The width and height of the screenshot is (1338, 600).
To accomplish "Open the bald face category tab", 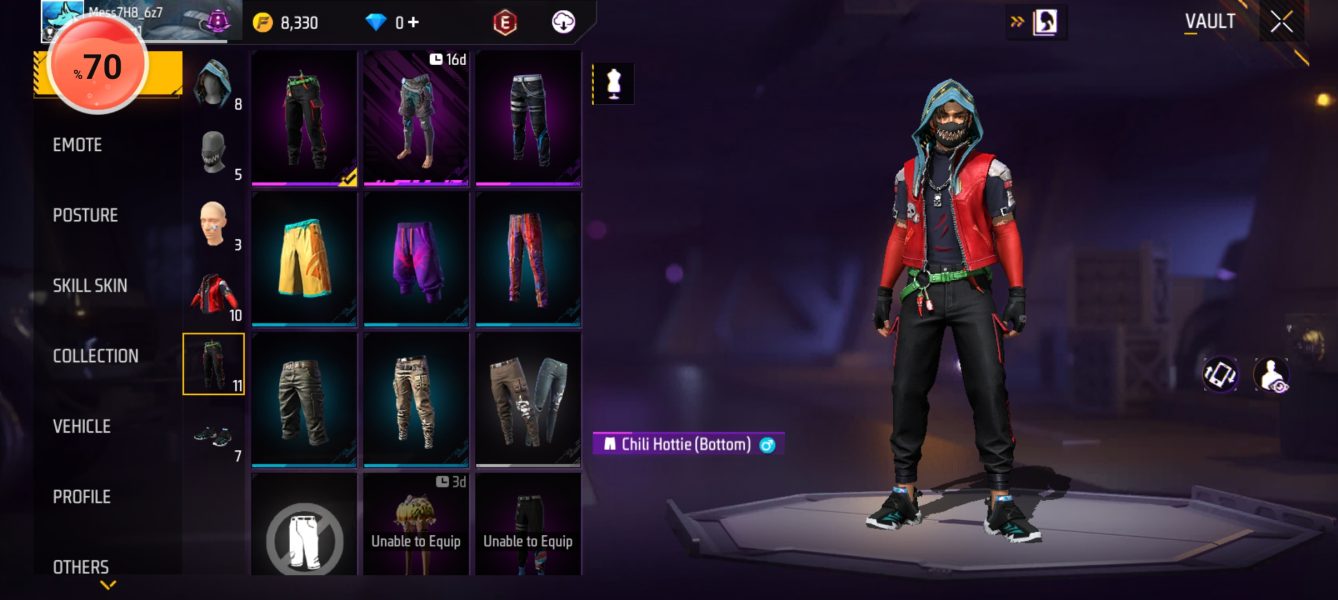I will point(213,224).
